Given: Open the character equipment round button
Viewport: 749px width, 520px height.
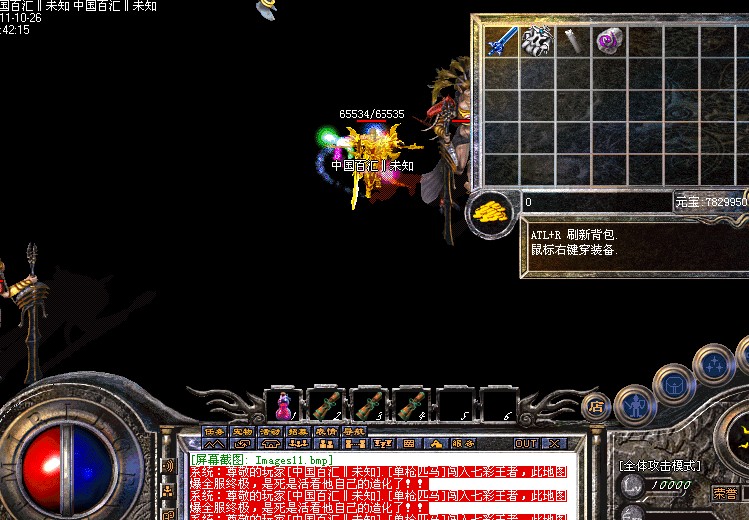Looking at the screenshot, I should 634,406.
